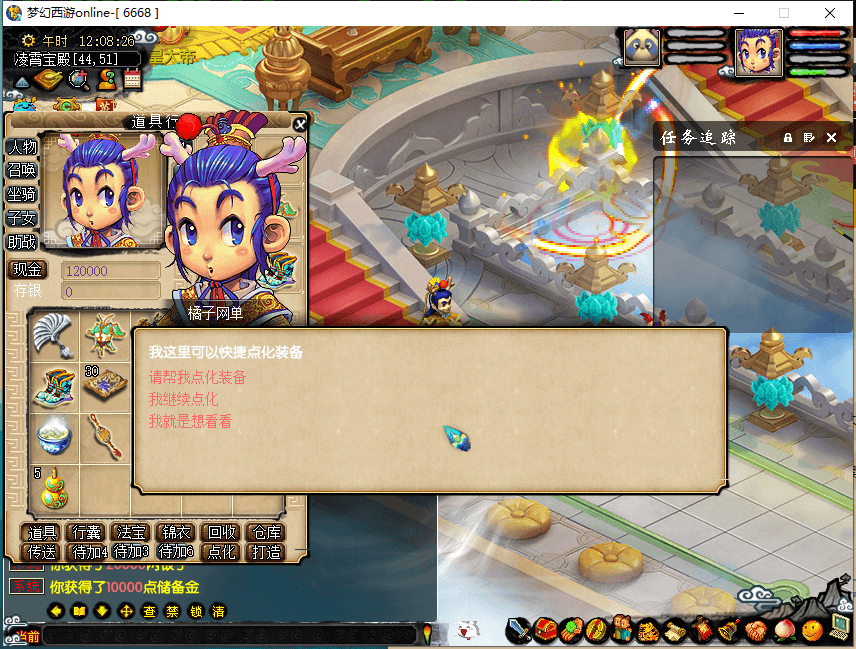This screenshot has height=649, width=856.
Task: Open the calendar icon under the location bar
Action: tap(132, 79)
